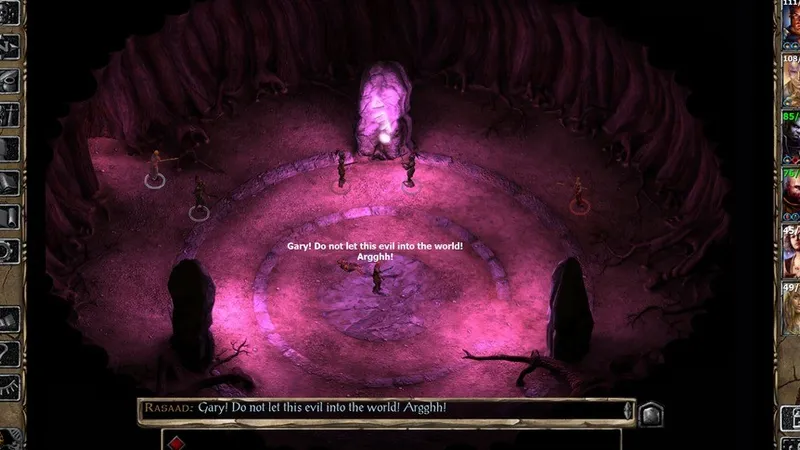The image size is (800, 450).
Task: Open the priest scroll spell screen
Action: (10, 216)
